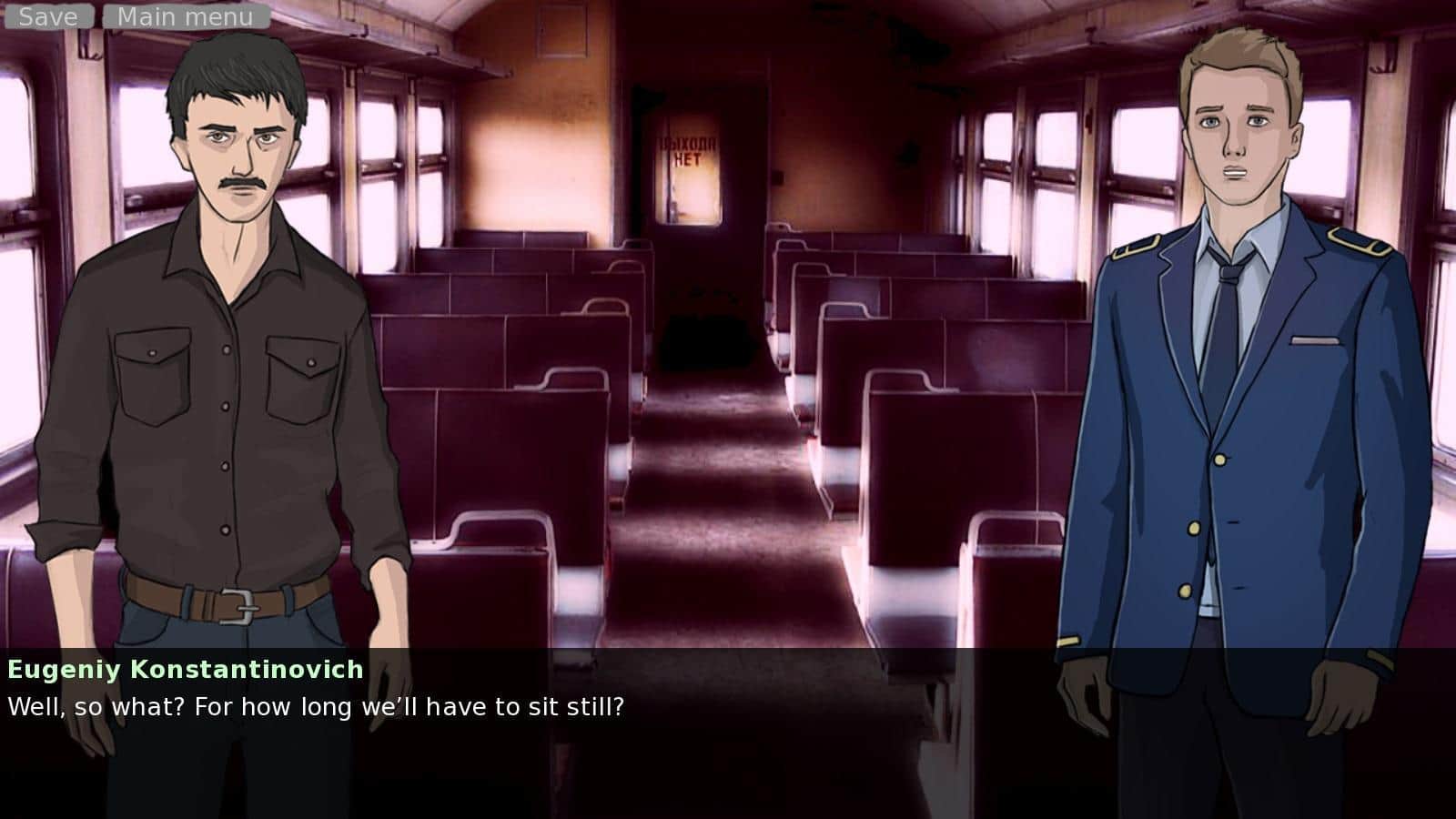Click the Save button
The height and width of the screenshot is (819, 1456).
tap(50, 15)
